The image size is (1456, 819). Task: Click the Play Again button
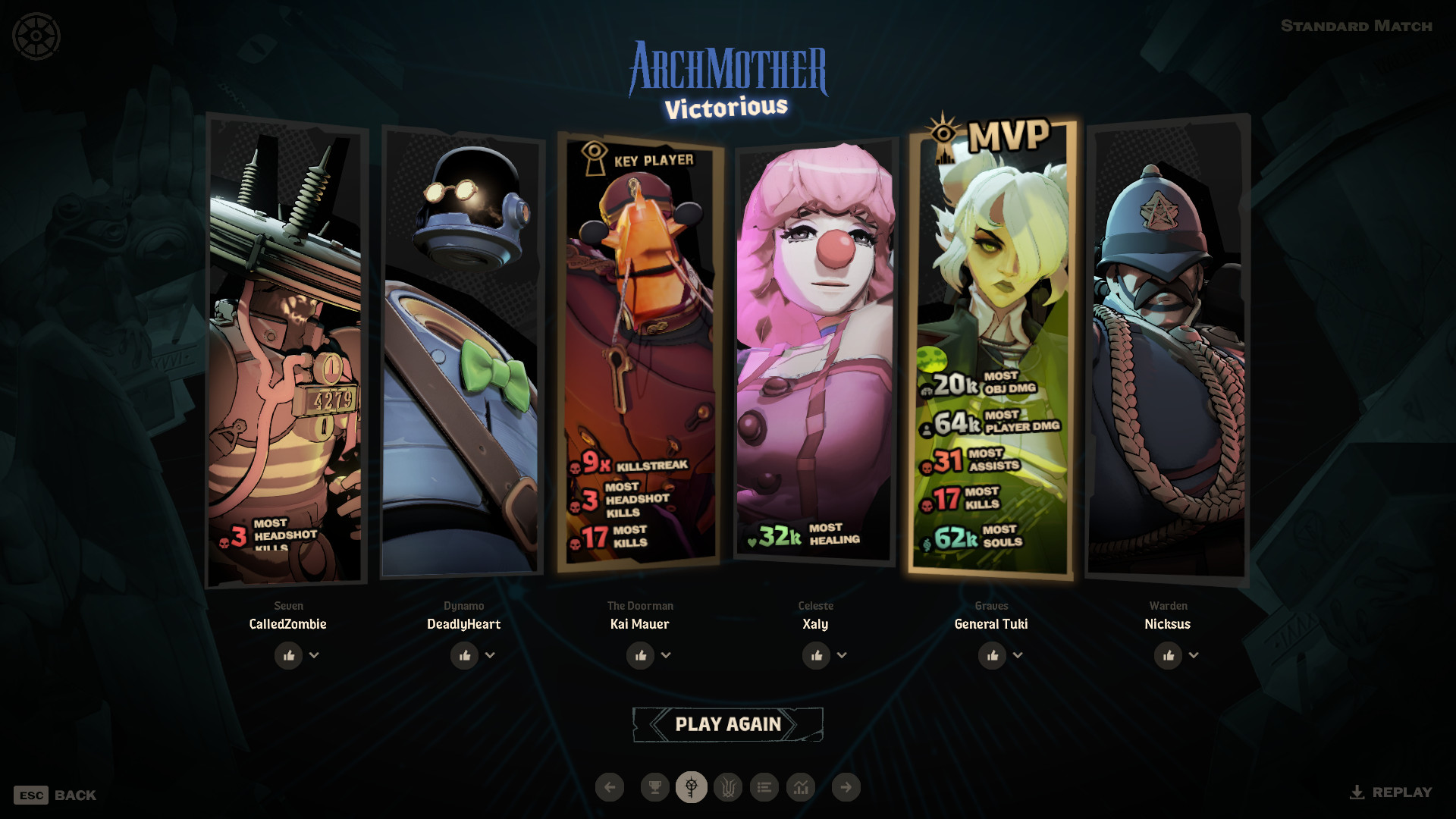click(727, 724)
